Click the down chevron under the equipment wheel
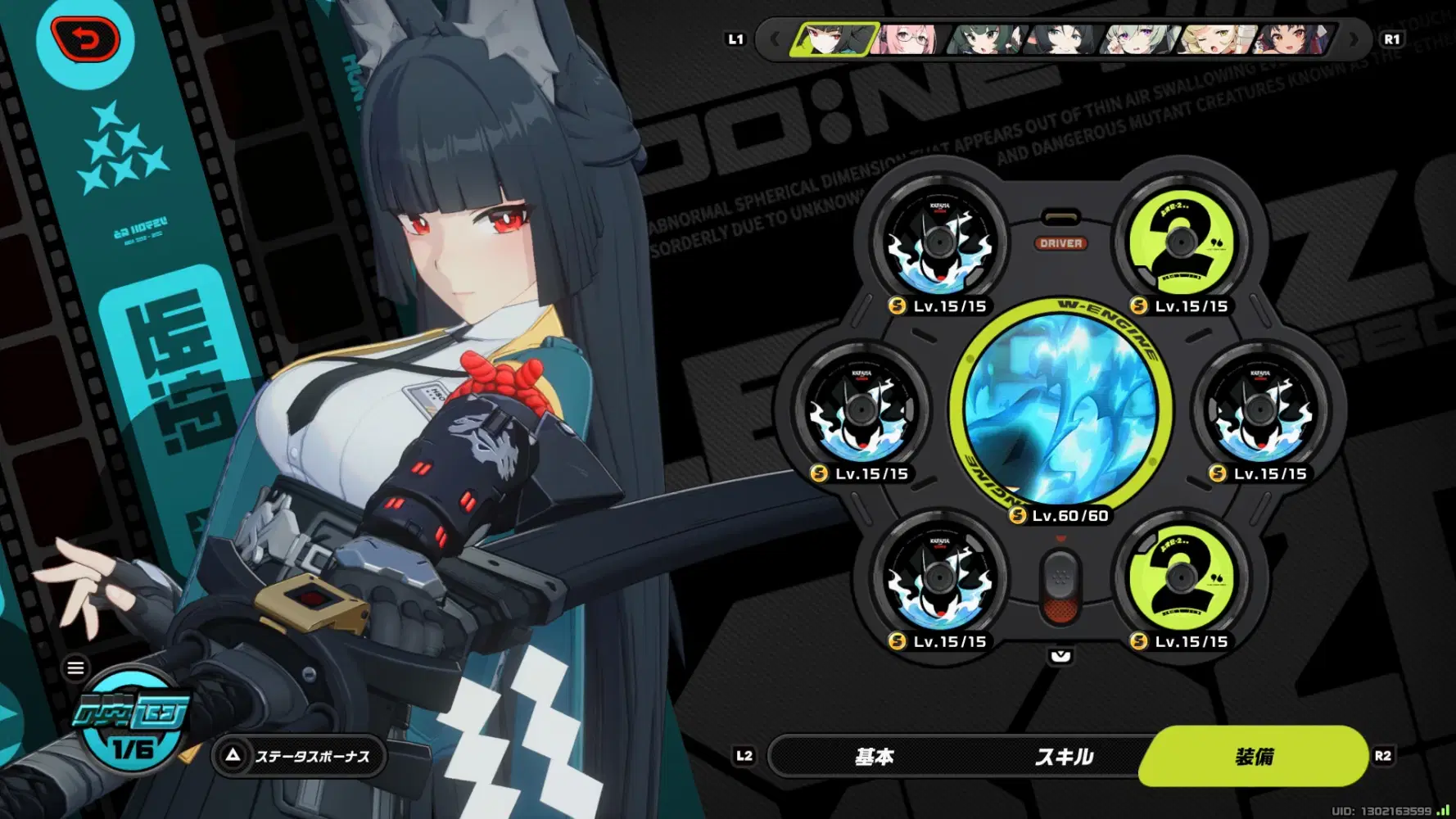 [1060, 655]
